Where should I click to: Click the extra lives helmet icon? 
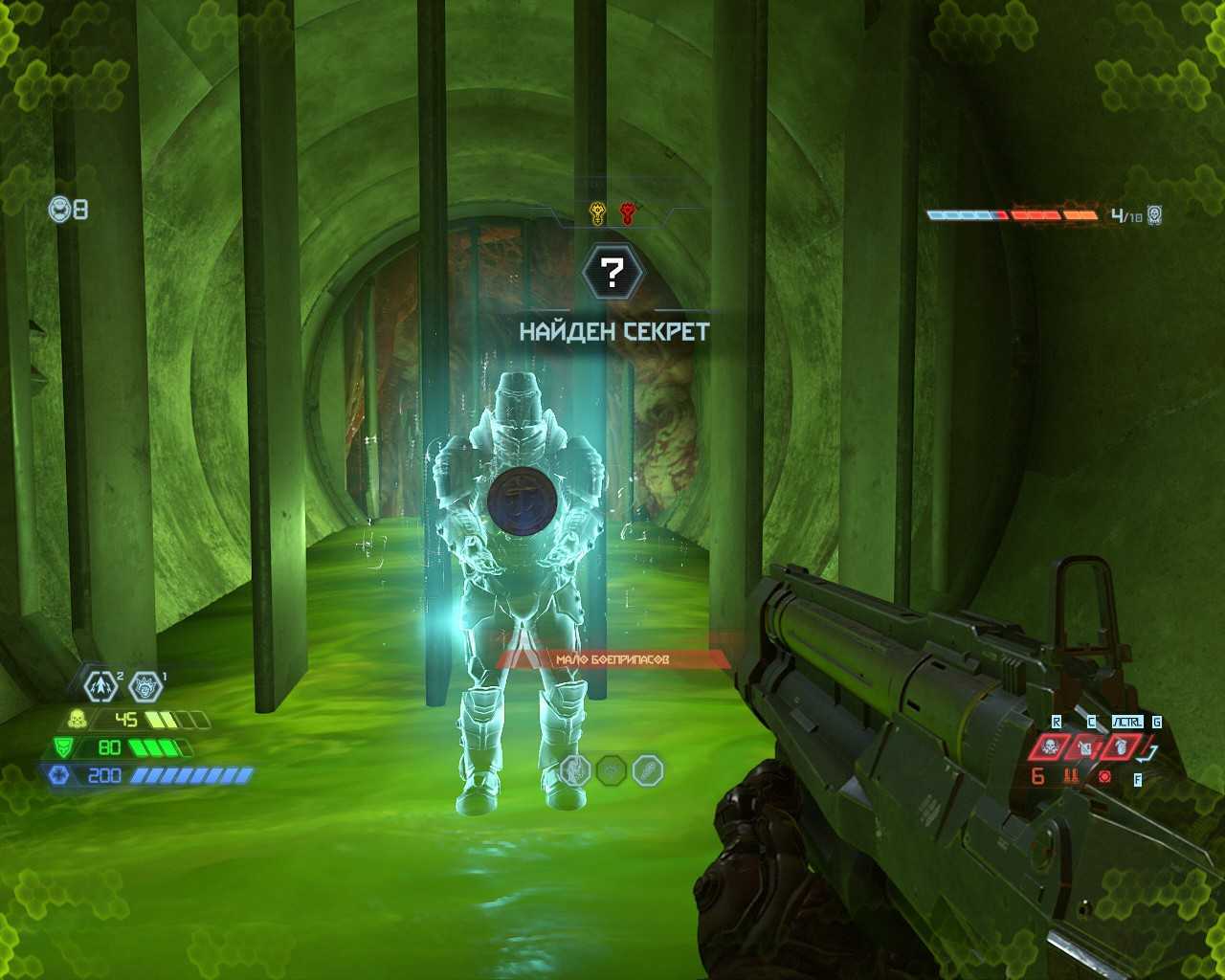(59, 209)
